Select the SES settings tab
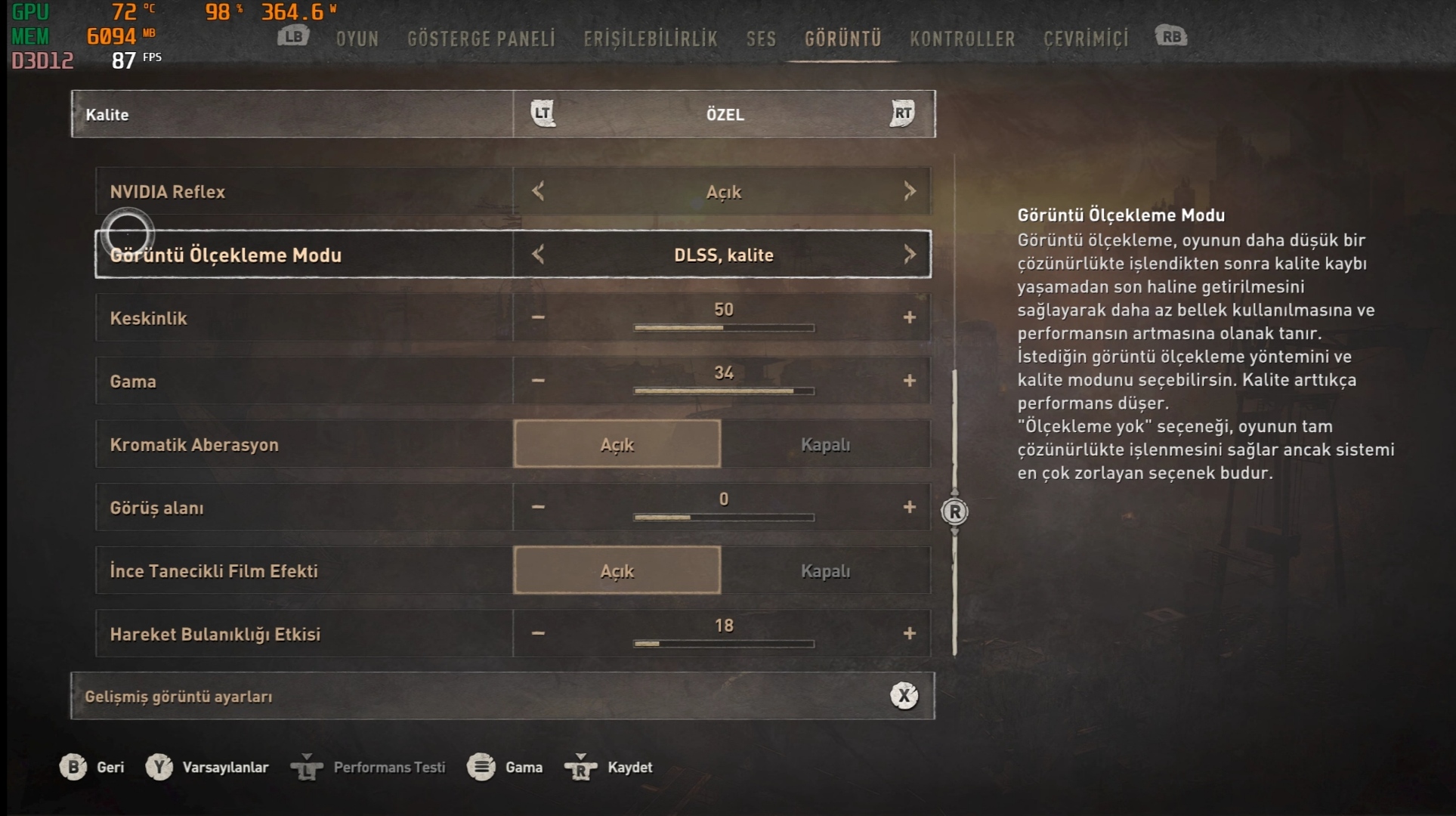 pos(761,39)
